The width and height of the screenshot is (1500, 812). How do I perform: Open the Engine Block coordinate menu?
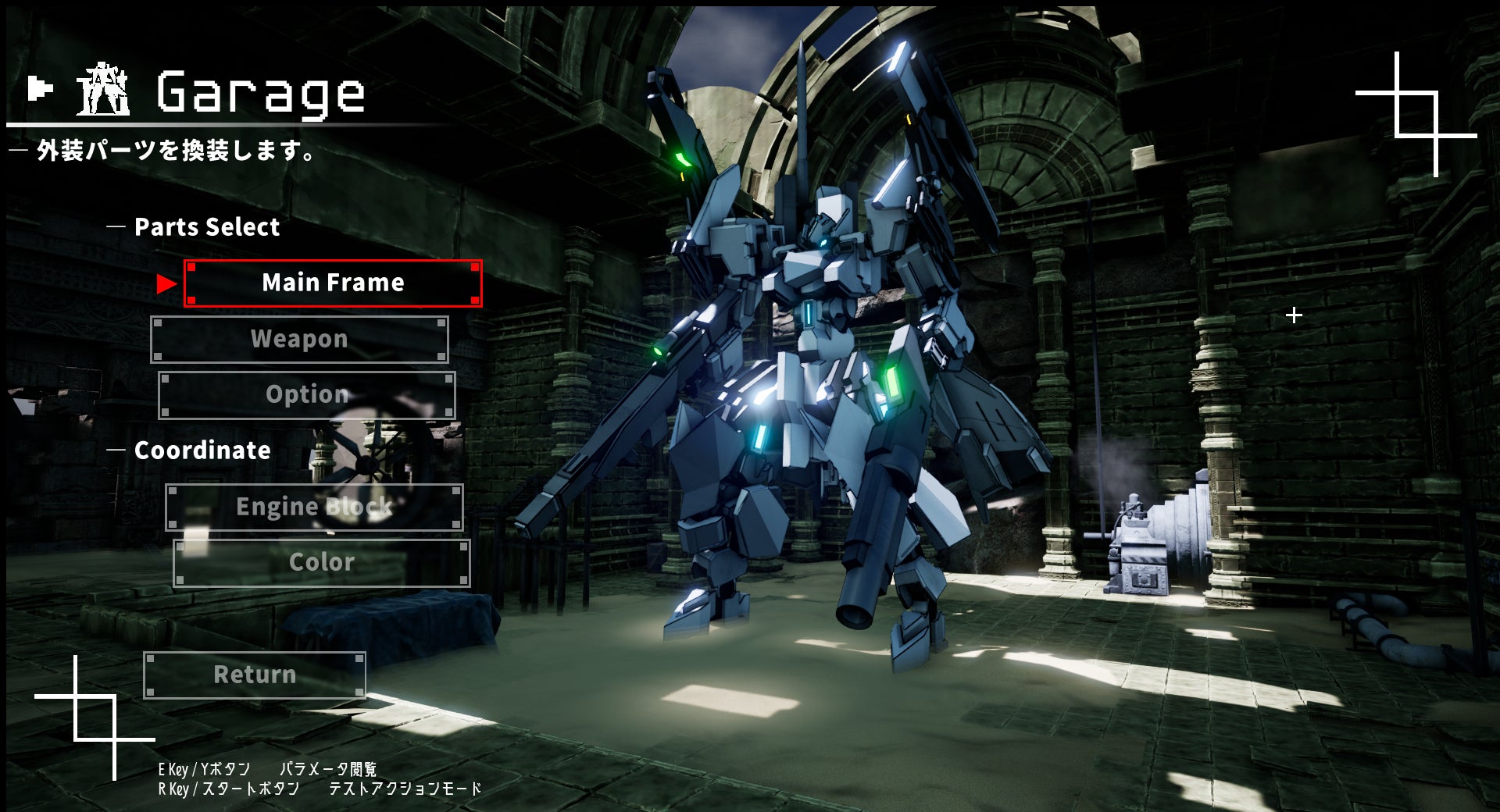pos(314,507)
